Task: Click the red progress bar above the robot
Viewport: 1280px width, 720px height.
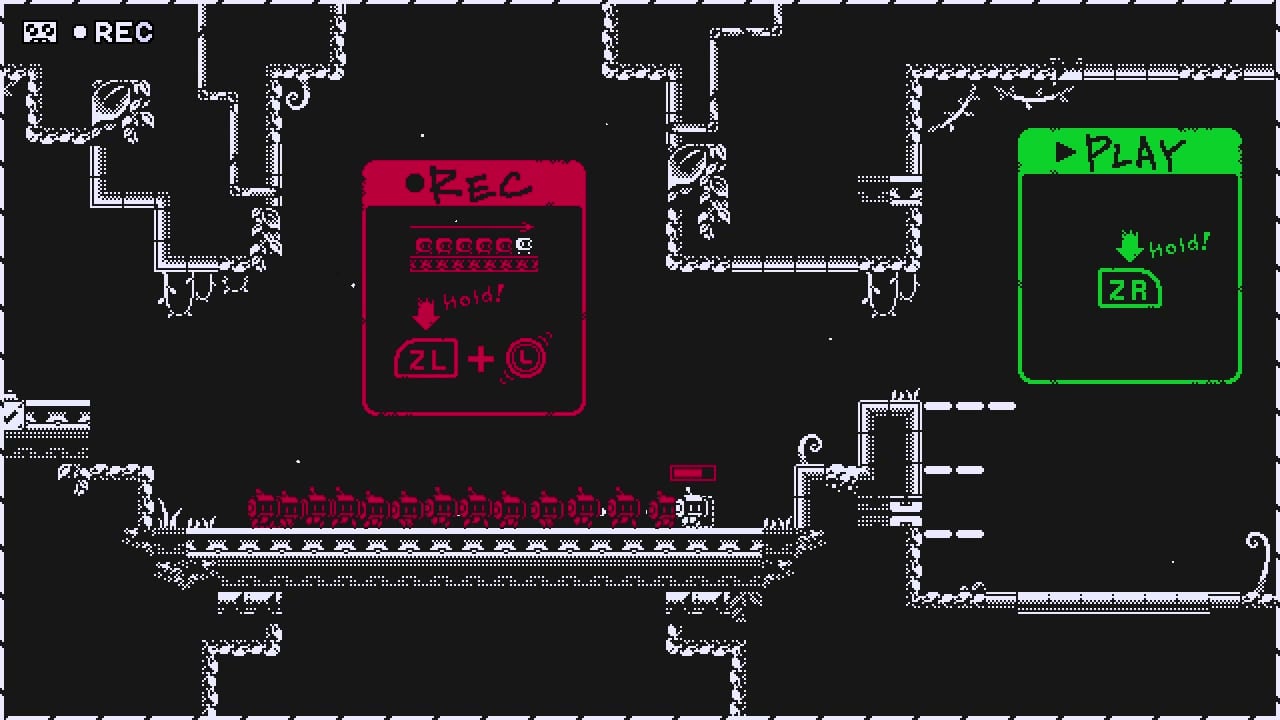Action: 693,472
